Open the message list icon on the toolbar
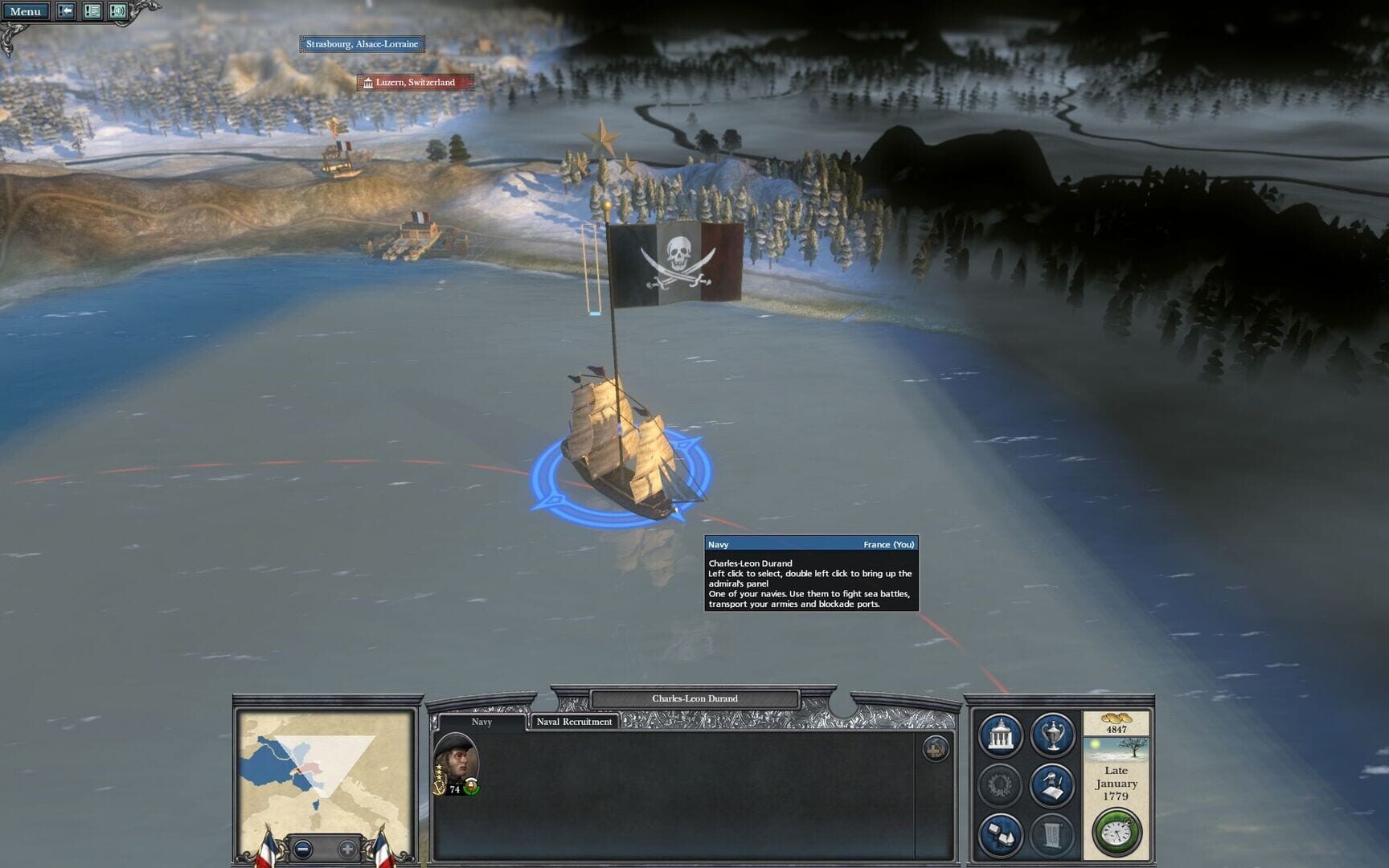The height and width of the screenshot is (868, 1389). (x=91, y=11)
